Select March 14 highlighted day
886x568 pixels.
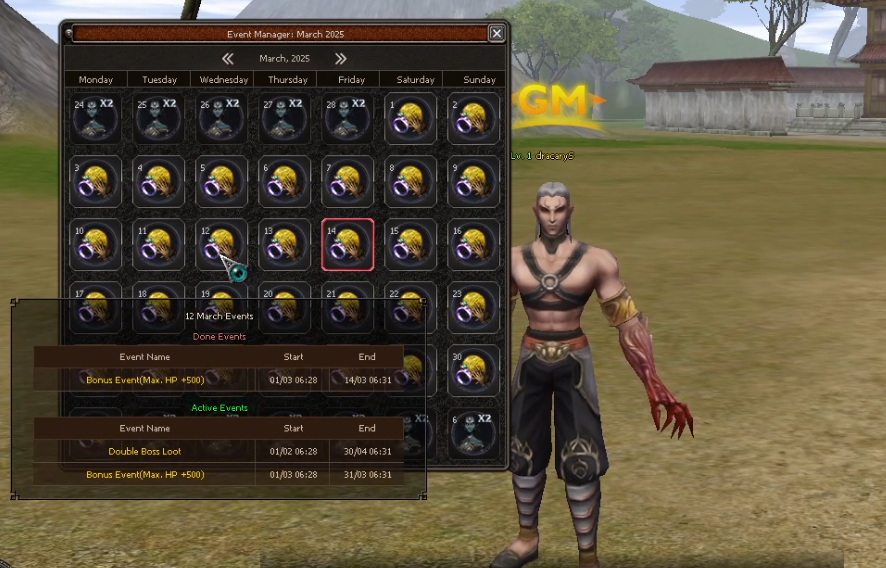tap(347, 245)
